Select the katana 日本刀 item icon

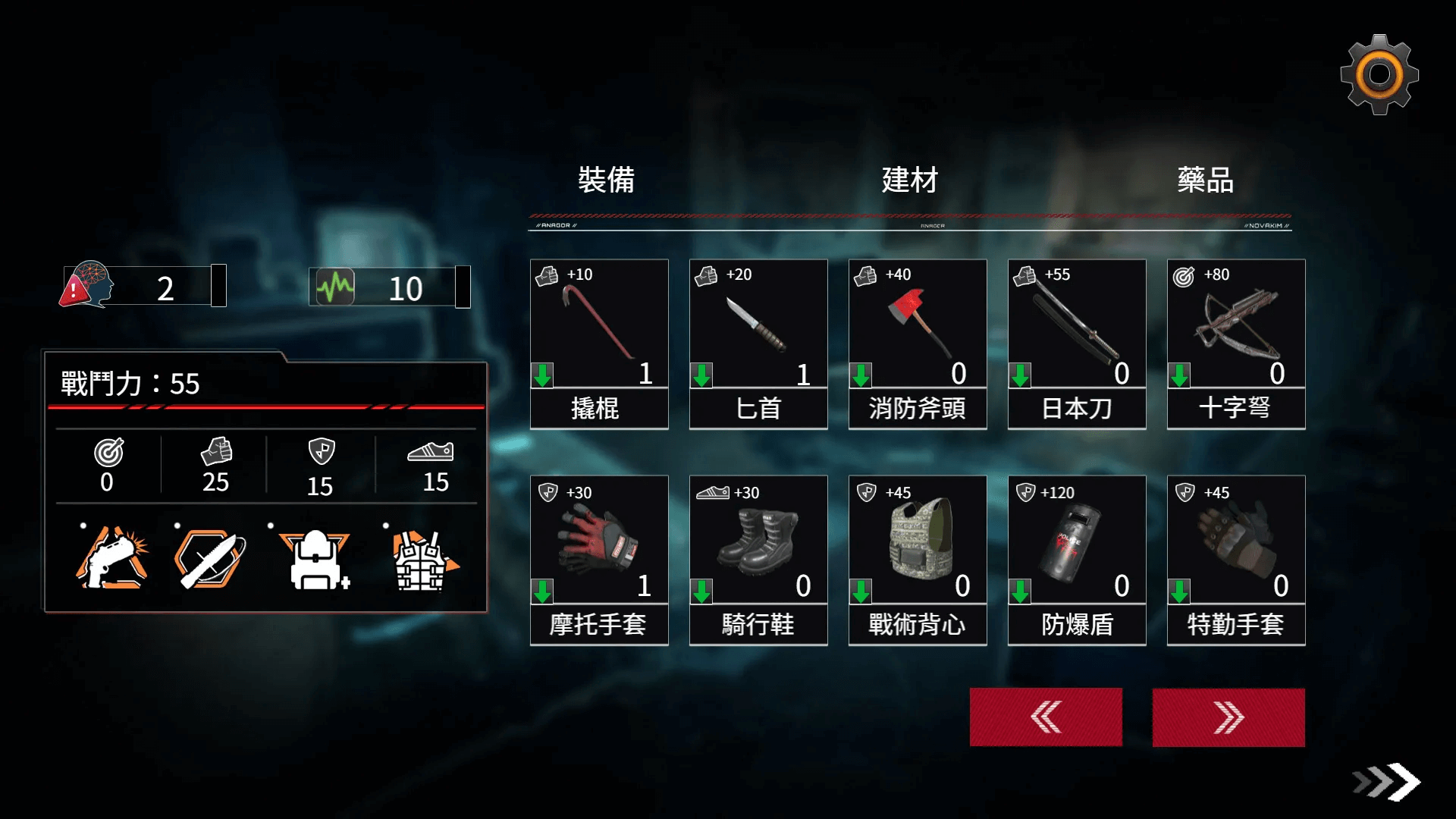[1076, 326]
